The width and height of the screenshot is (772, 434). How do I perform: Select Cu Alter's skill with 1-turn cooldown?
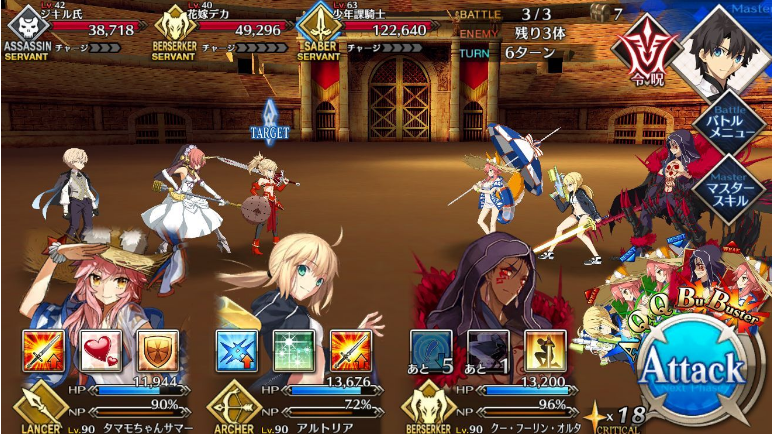[x=488, y=349]
